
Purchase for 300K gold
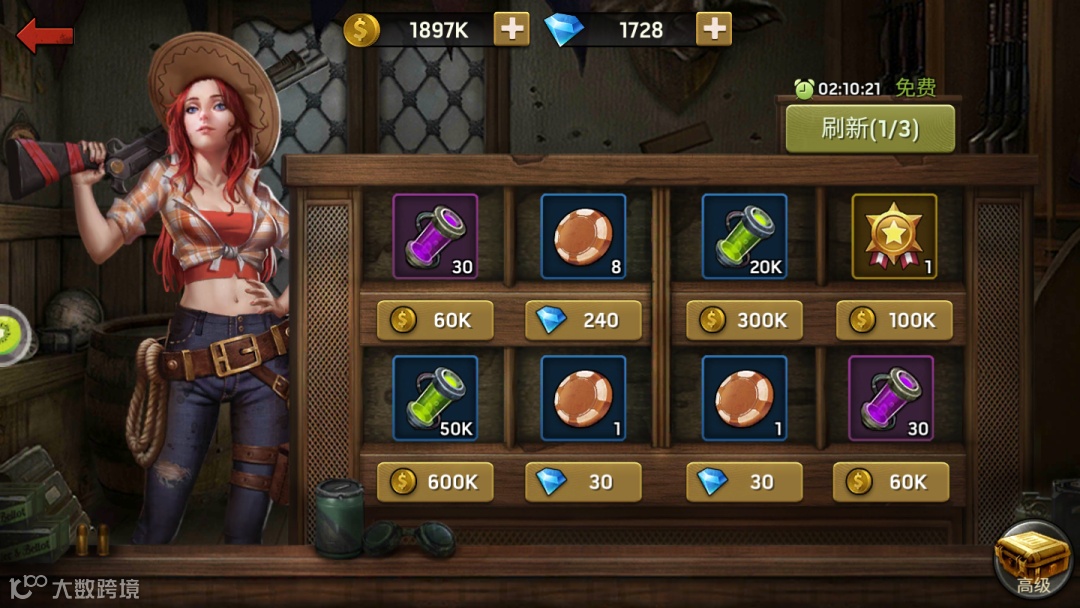point(744,320)
